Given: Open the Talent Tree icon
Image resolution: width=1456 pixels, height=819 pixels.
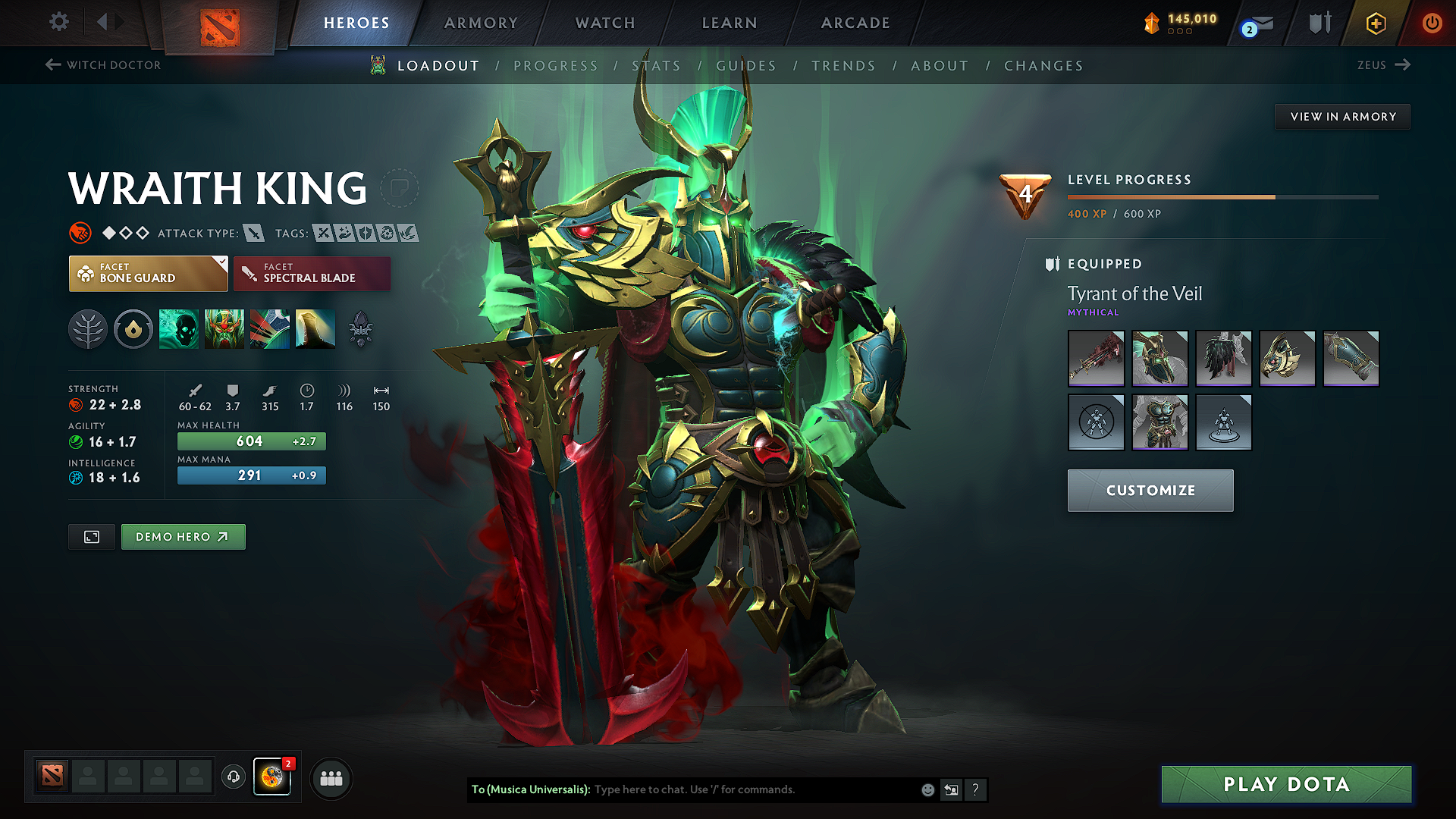Looking at the screenshot, I should pos(88,329).
